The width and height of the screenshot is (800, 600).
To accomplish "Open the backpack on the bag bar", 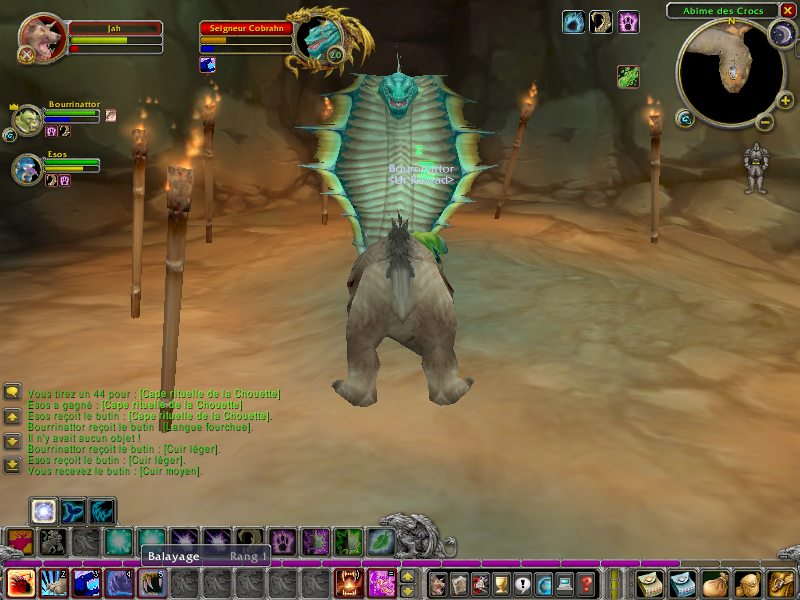I will coord(779,584).
